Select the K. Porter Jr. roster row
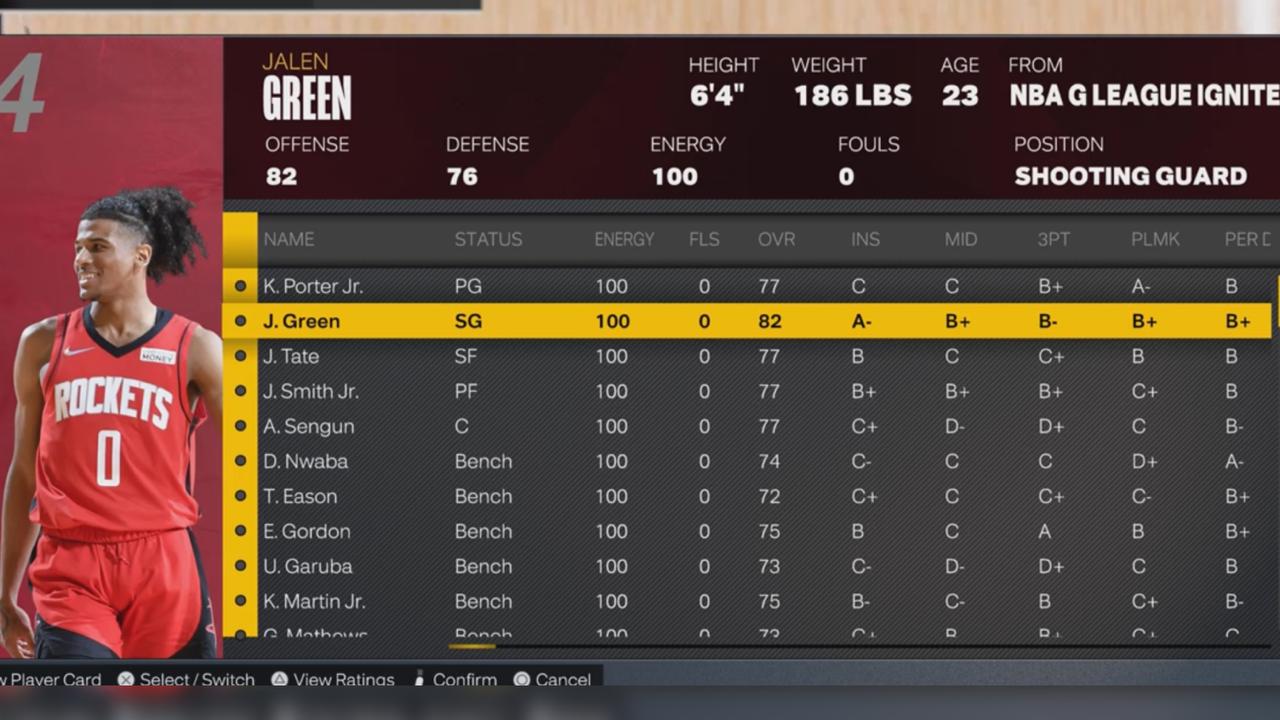1280x720 pixels. click(x=313, y=286)
